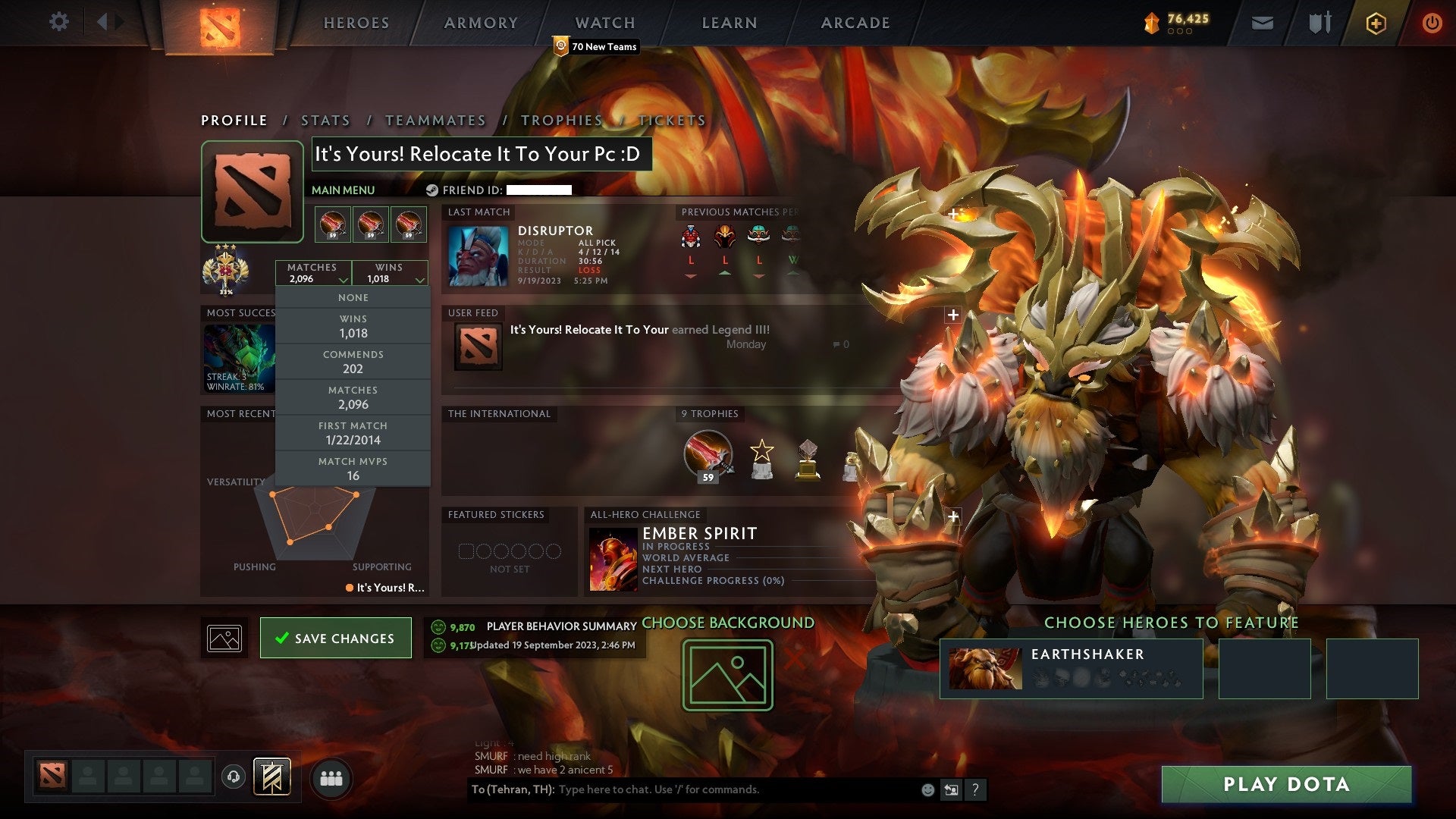This screenshot has height=819, width=1456.
Task: Select the NONE option in the stats dropdown
Action: tap(353, 297)
